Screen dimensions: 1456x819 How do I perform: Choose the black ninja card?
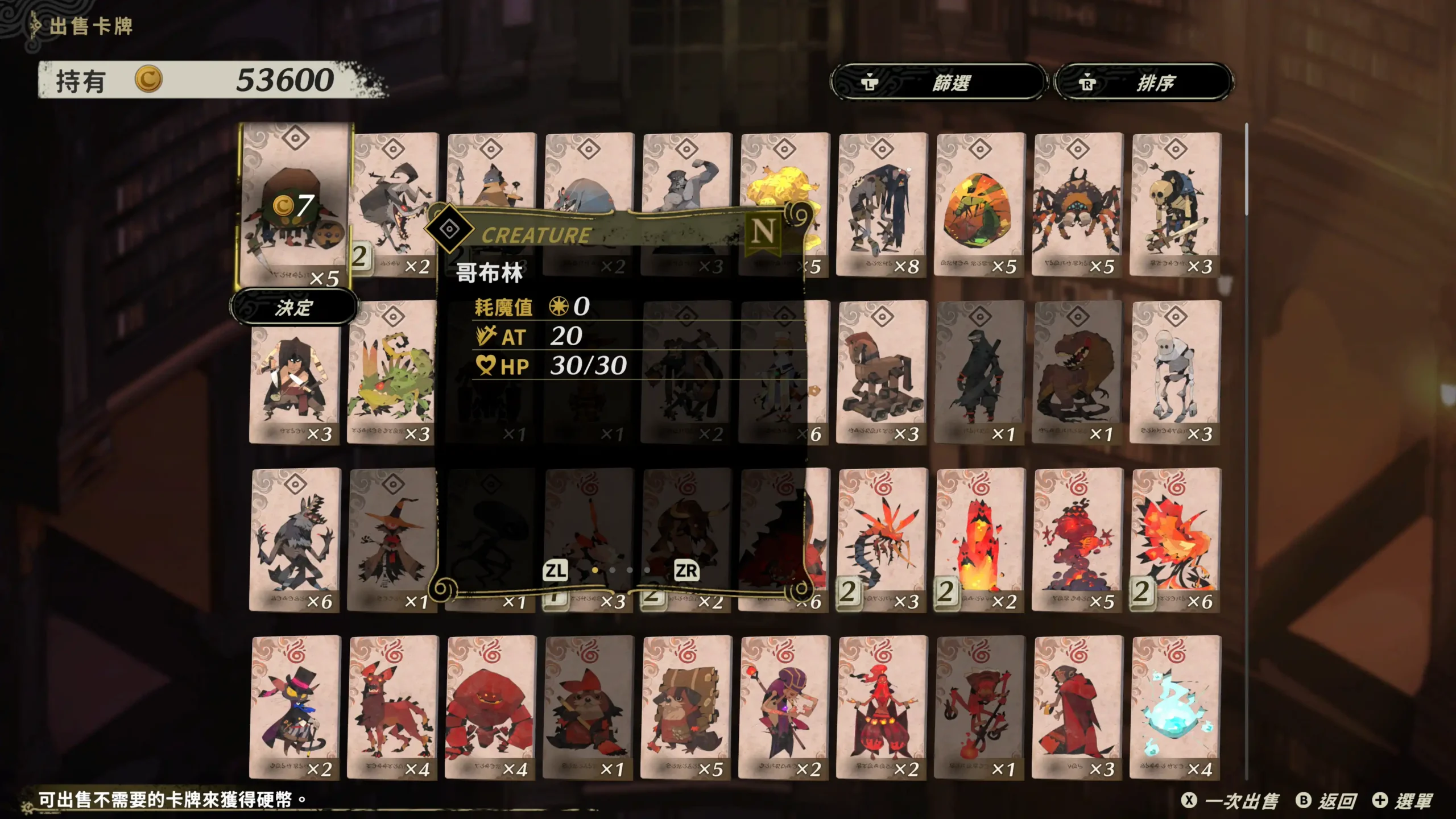pos(979,373)
